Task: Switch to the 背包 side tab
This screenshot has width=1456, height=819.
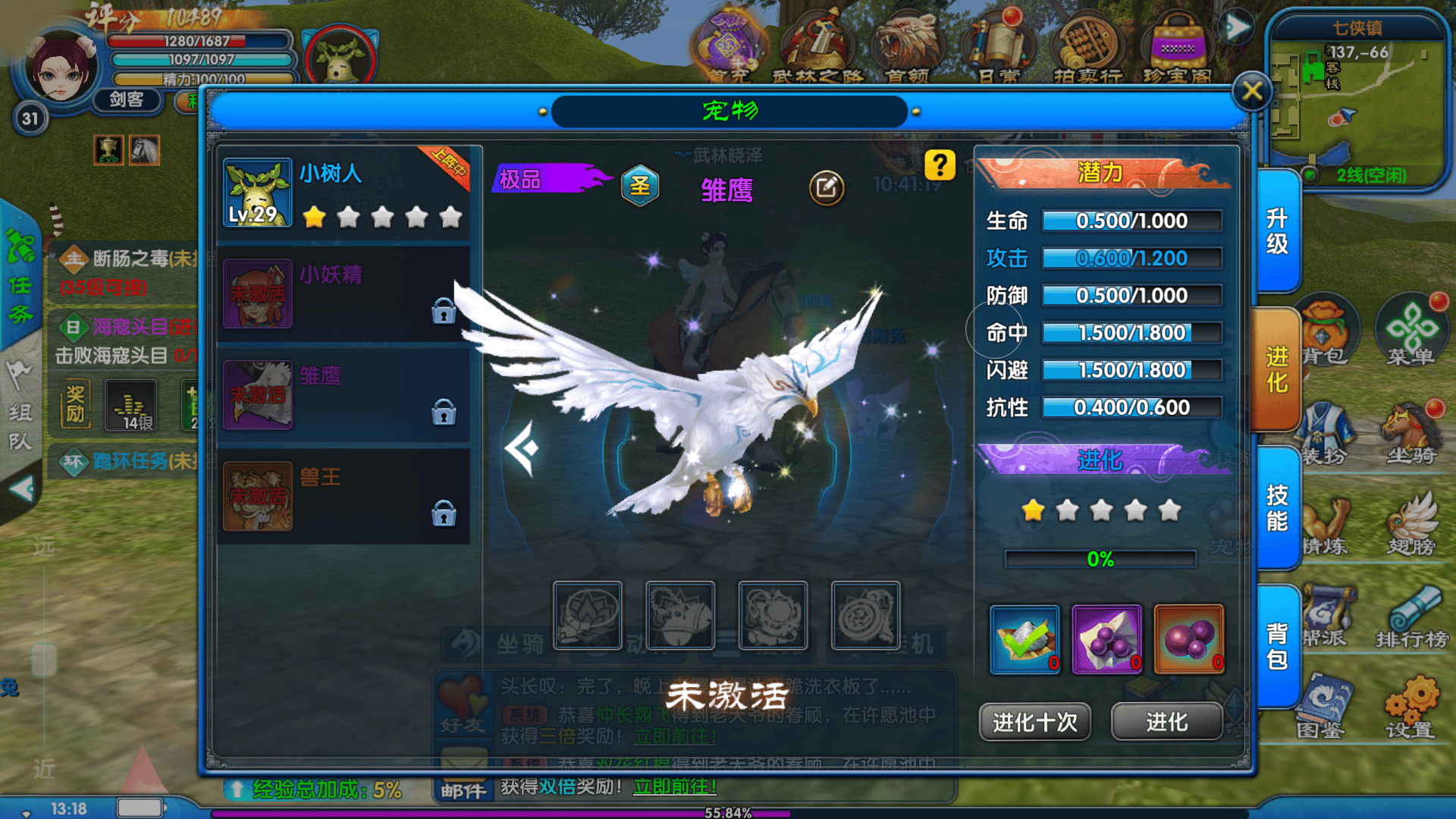Action: point(1277,646)
